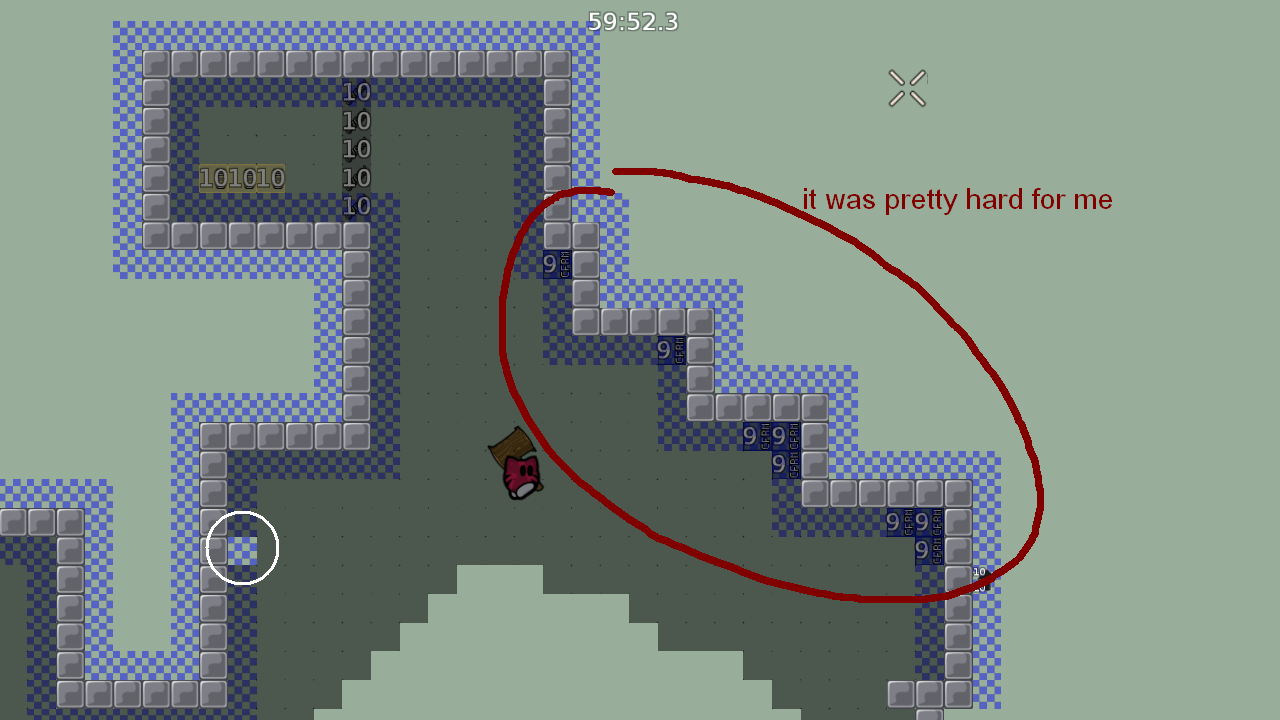This screenshot has width=1280, height=720.
Task: Expand the corner stone block of the upper room
Action: [x=157, y=63]
